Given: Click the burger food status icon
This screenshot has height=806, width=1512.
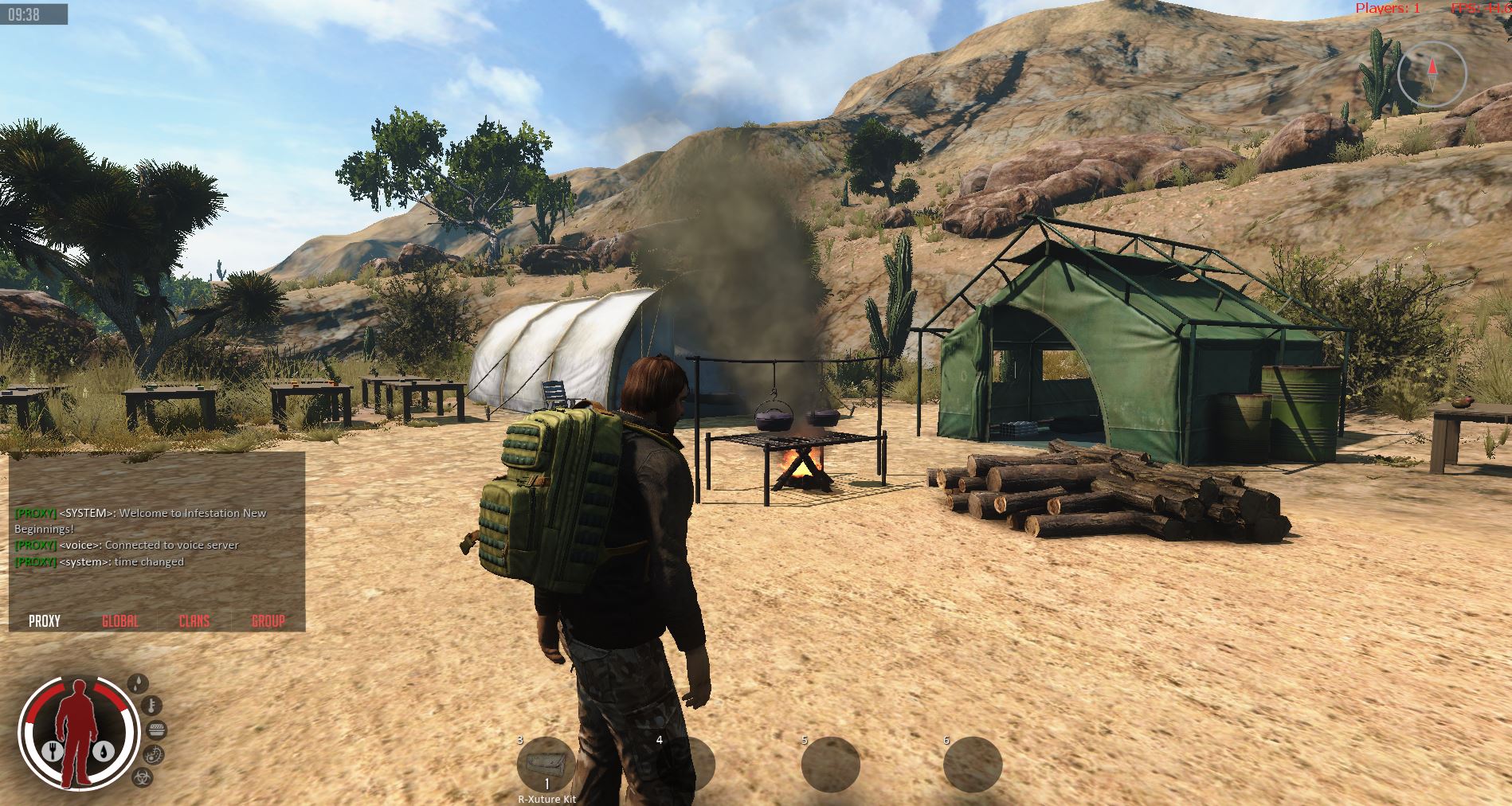Looking at the screenshot, I should (x=157, y=730).
